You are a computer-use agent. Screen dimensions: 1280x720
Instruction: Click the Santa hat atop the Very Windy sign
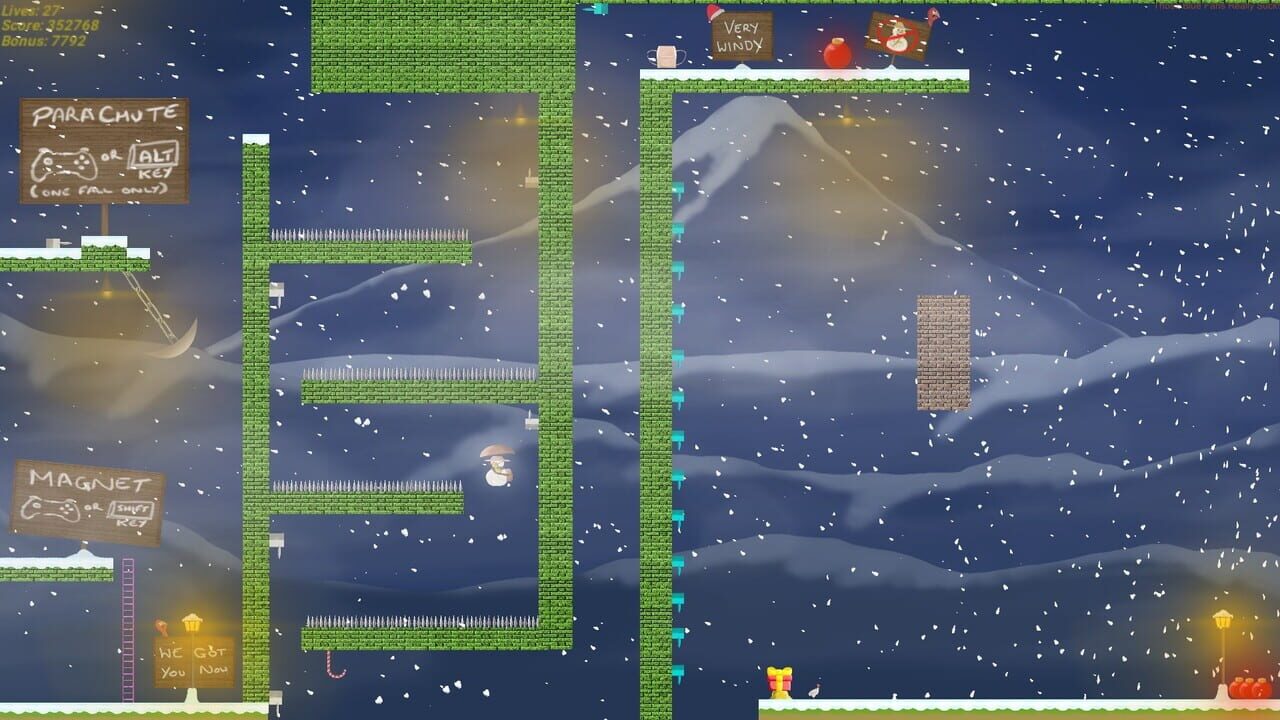point(714,13)
